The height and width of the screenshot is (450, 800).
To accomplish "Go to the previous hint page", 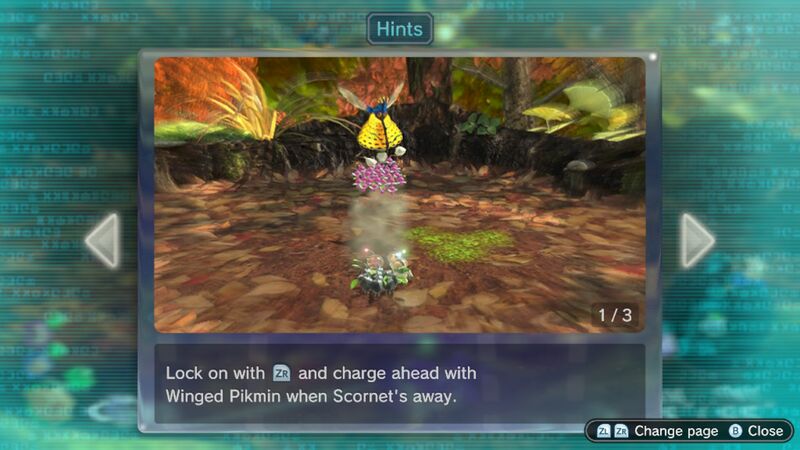I will (102, 240).
